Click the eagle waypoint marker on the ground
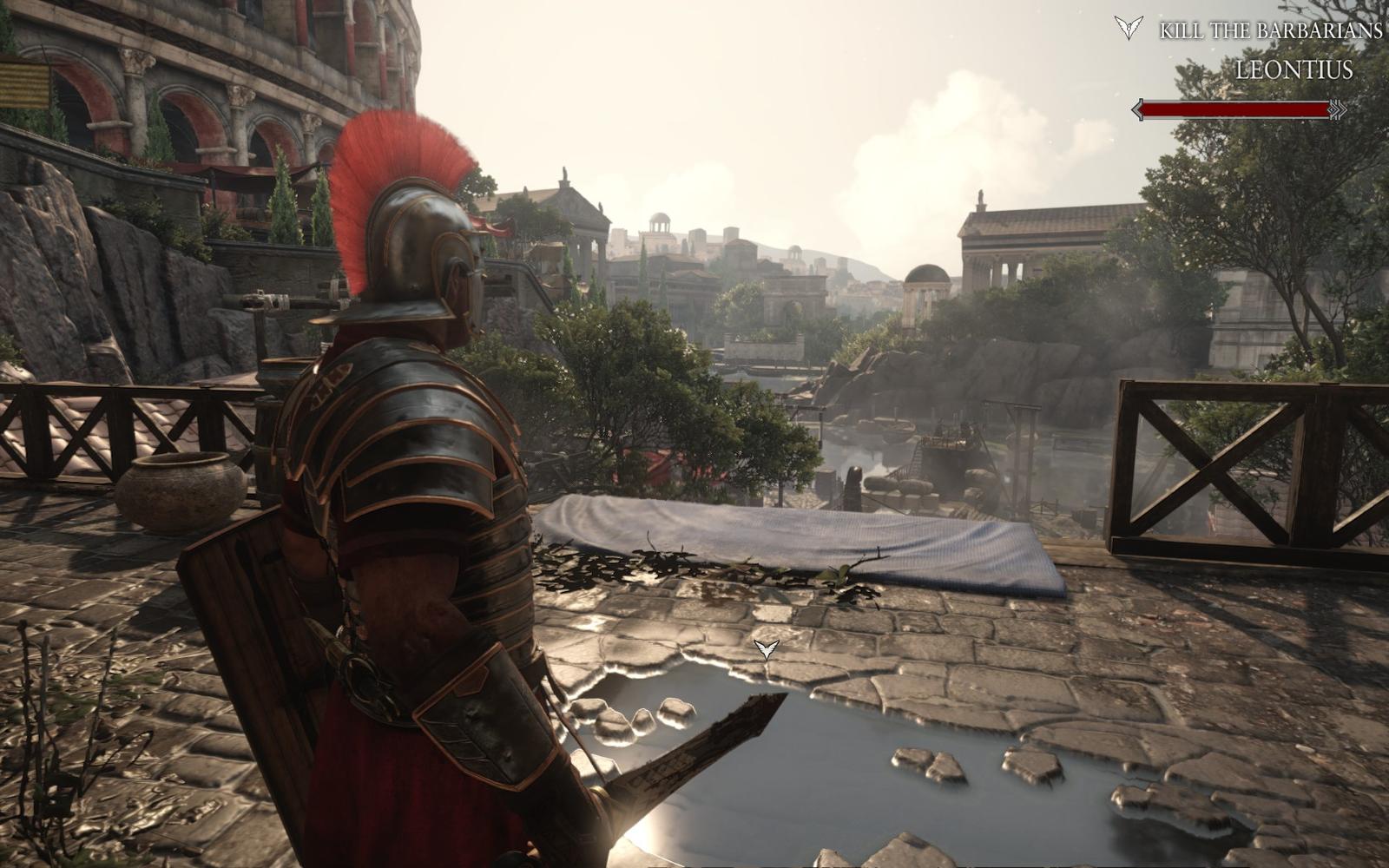The width and height of the screenshot is (1389, 868). click(x=766, y=648)
